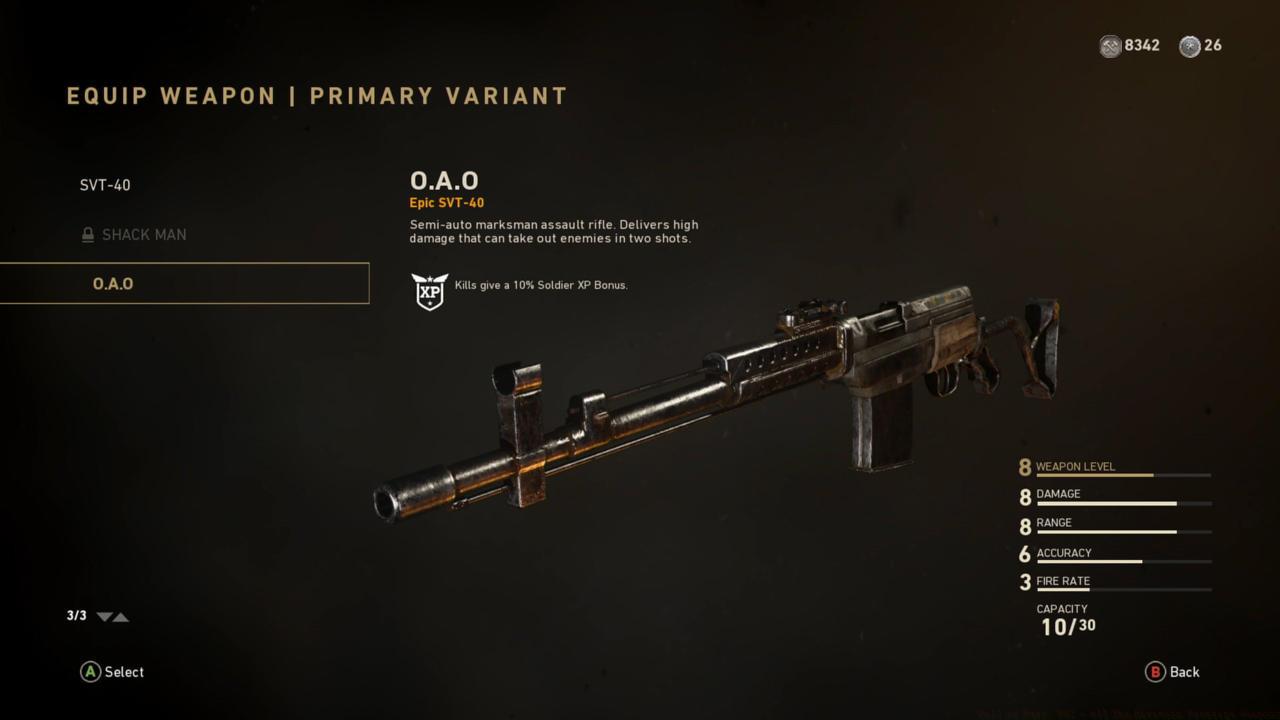Click the lock icon beside SHACK MAN
1280x720 pixels.
[88, 234]
